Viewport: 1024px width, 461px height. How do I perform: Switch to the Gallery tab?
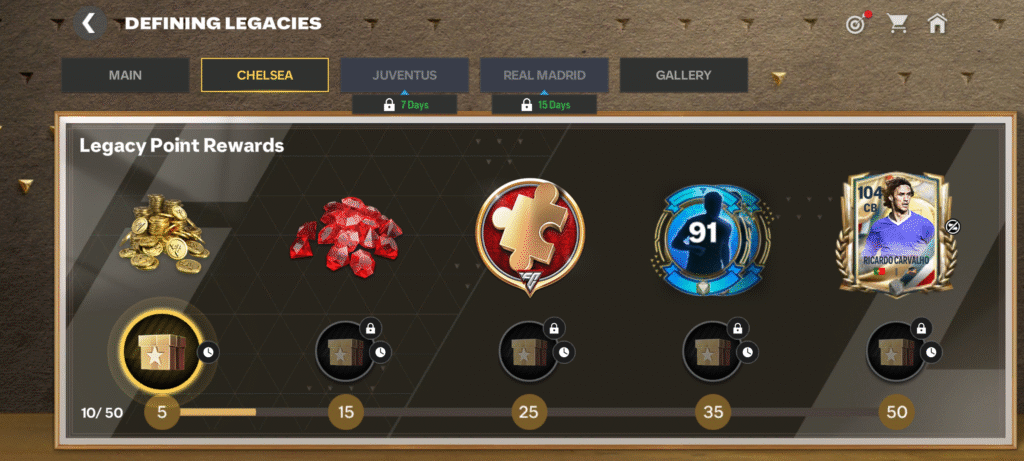click(684, 75)
